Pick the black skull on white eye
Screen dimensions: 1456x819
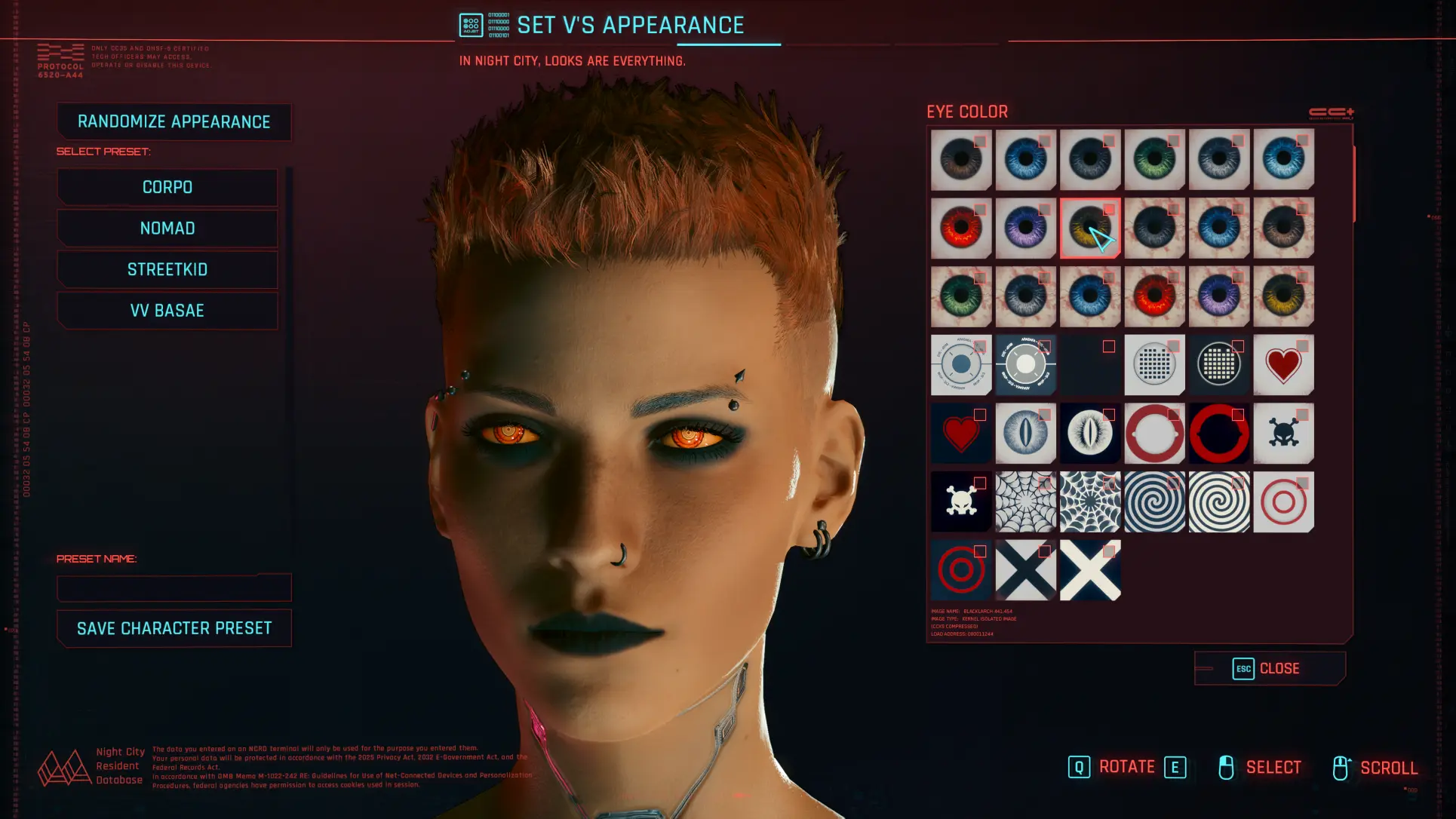tap(1282, 434)
